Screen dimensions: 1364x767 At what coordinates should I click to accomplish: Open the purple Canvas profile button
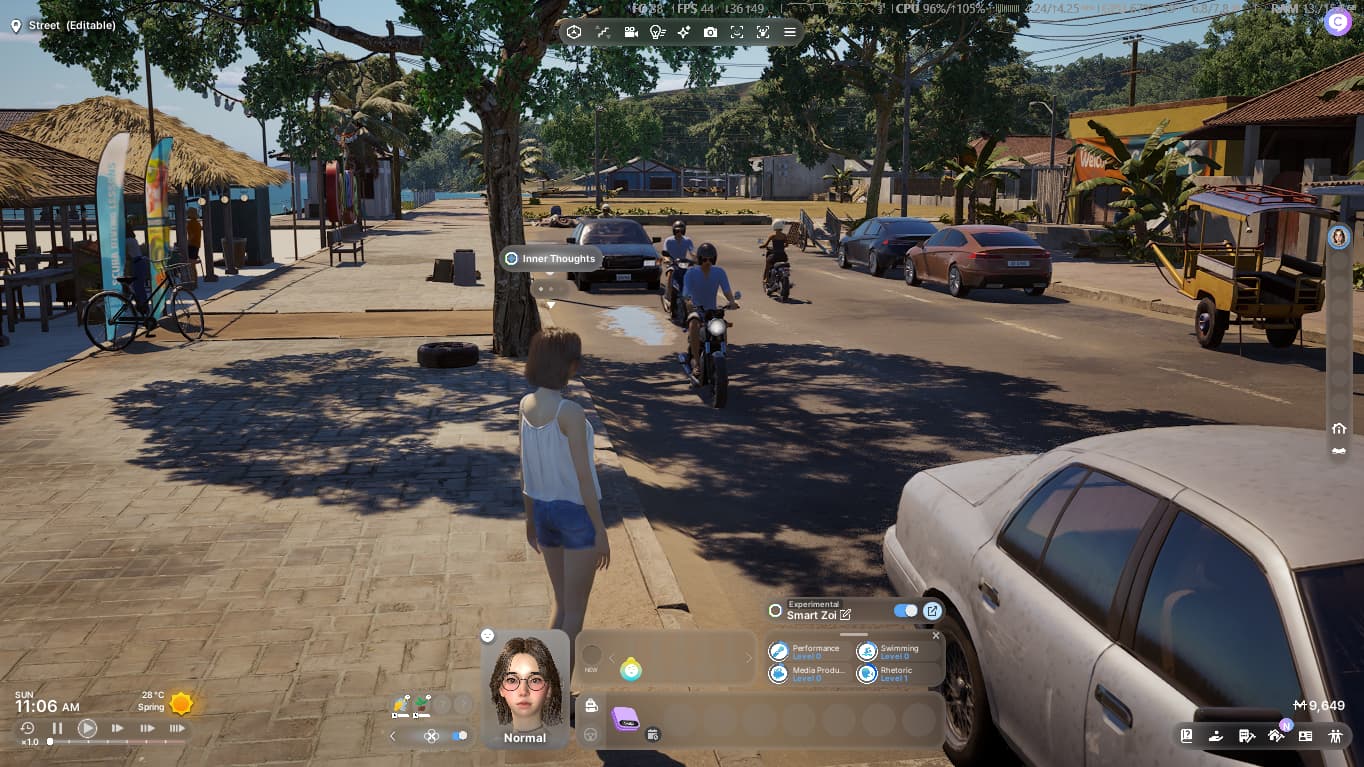(1337, 22)
